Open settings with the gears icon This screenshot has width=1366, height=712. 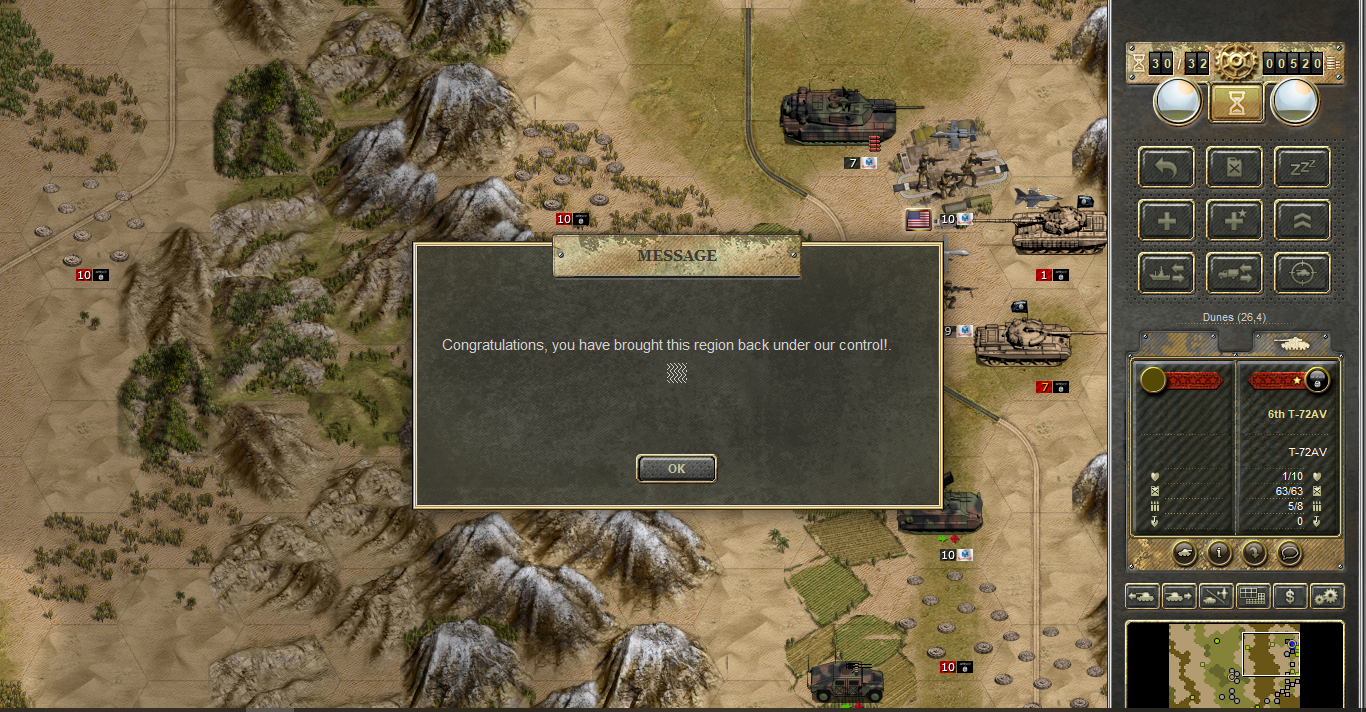click(1327, 597)
